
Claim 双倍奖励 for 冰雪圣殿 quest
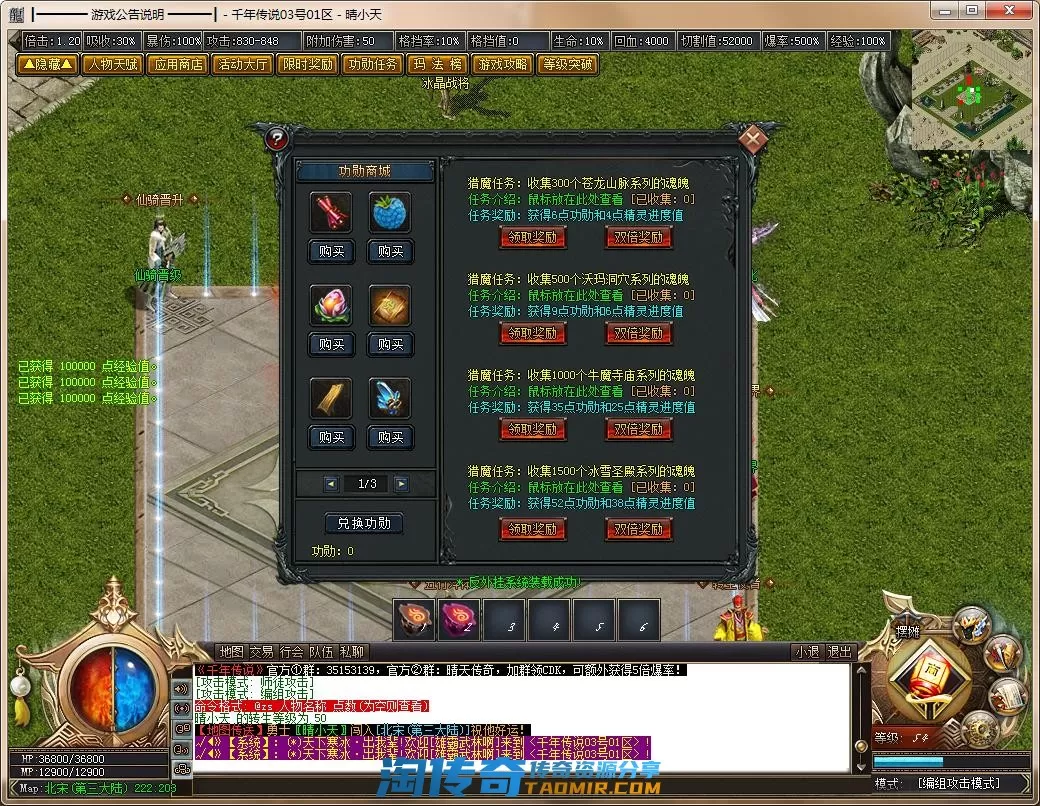coord(638,528)
